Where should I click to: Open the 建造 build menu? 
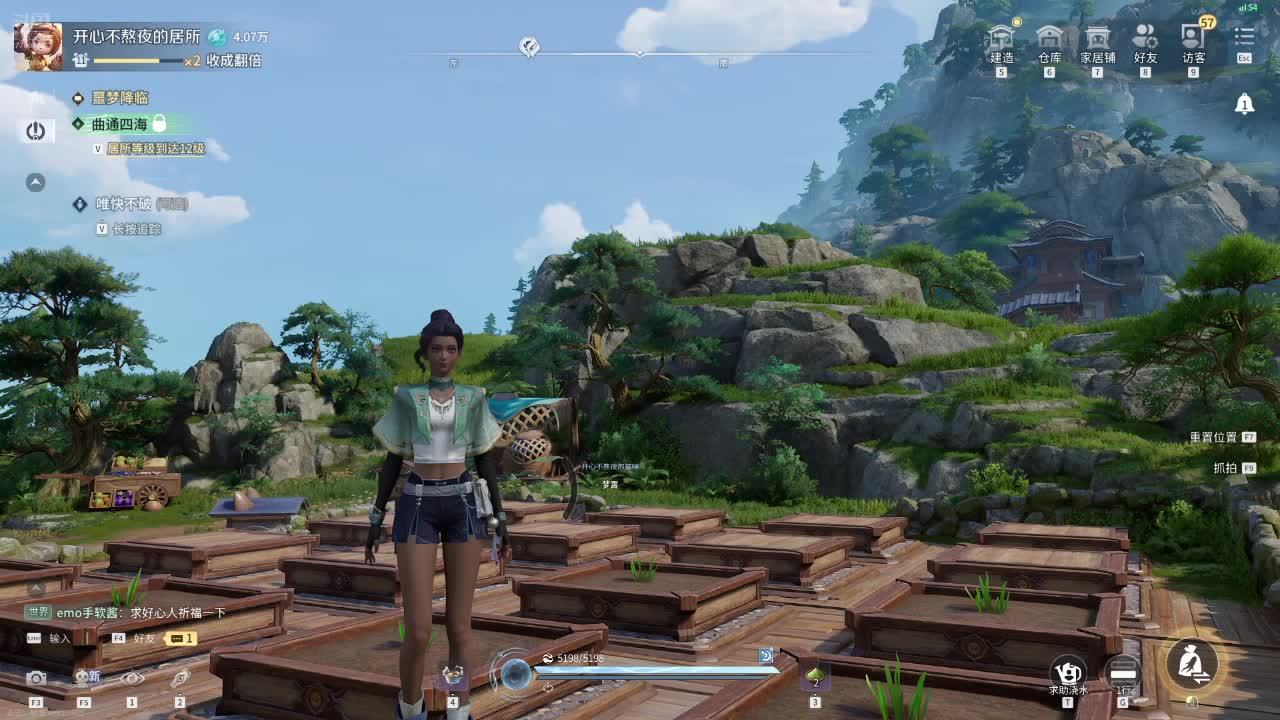pyautogui.click(x=1001, y=40)
